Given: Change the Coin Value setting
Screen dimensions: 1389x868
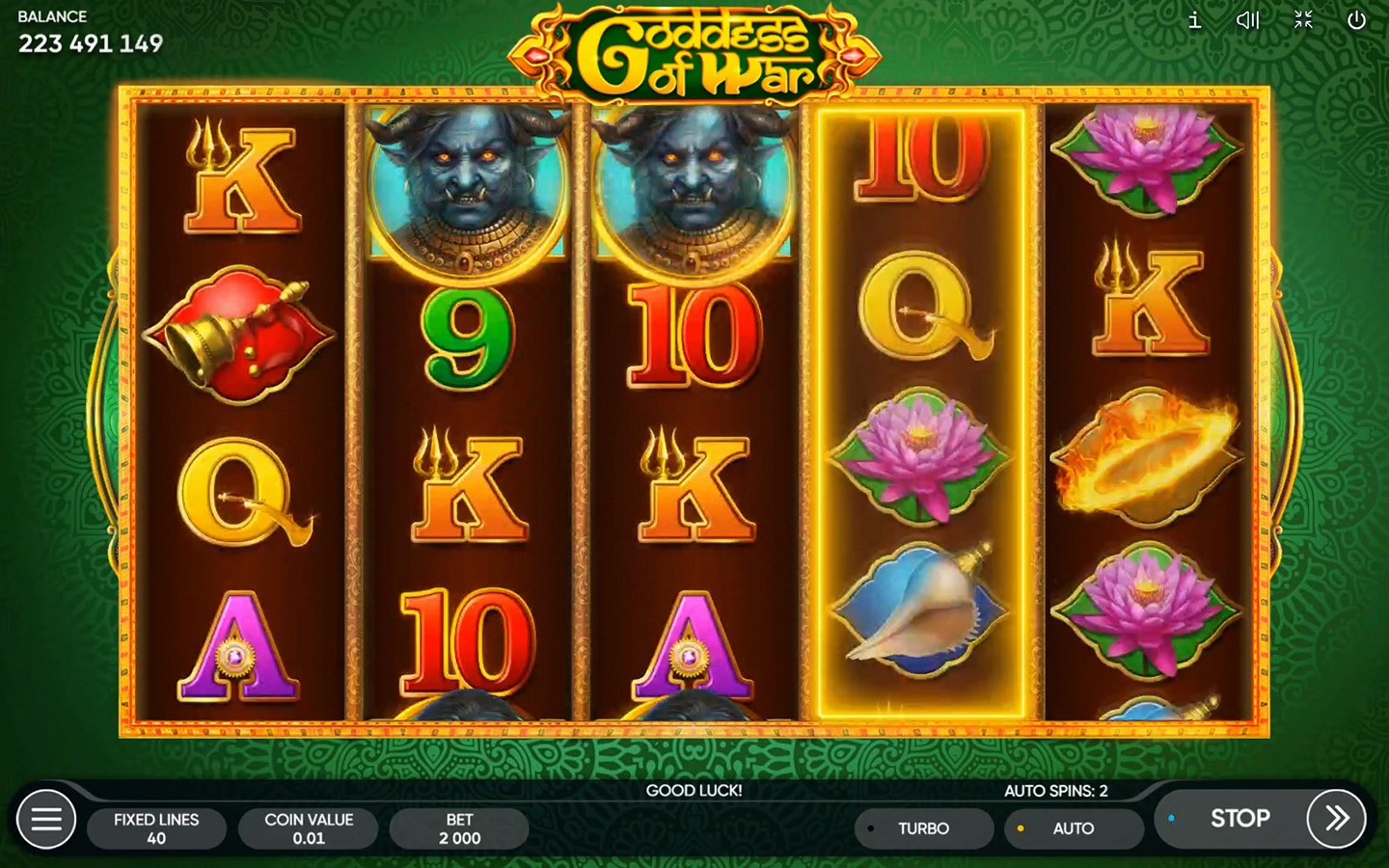Looking at the screenshot, I should click(309, 828).
